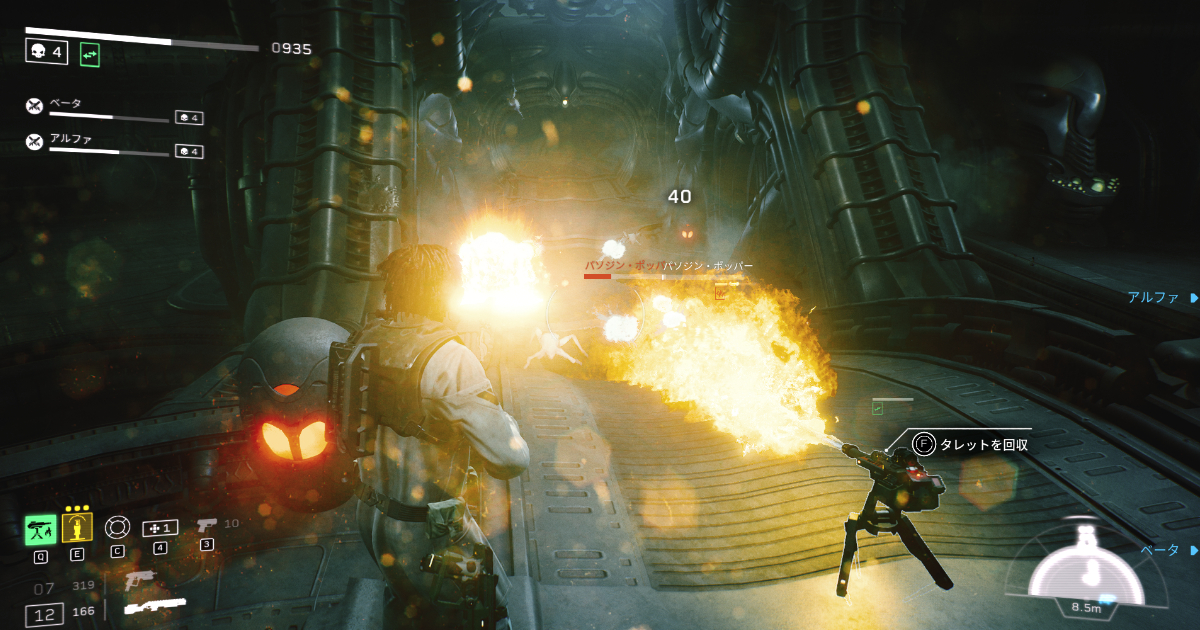Select the shotgun weapon icon
Viewport: 1200px width, 630px height.
tap(155, 606)
